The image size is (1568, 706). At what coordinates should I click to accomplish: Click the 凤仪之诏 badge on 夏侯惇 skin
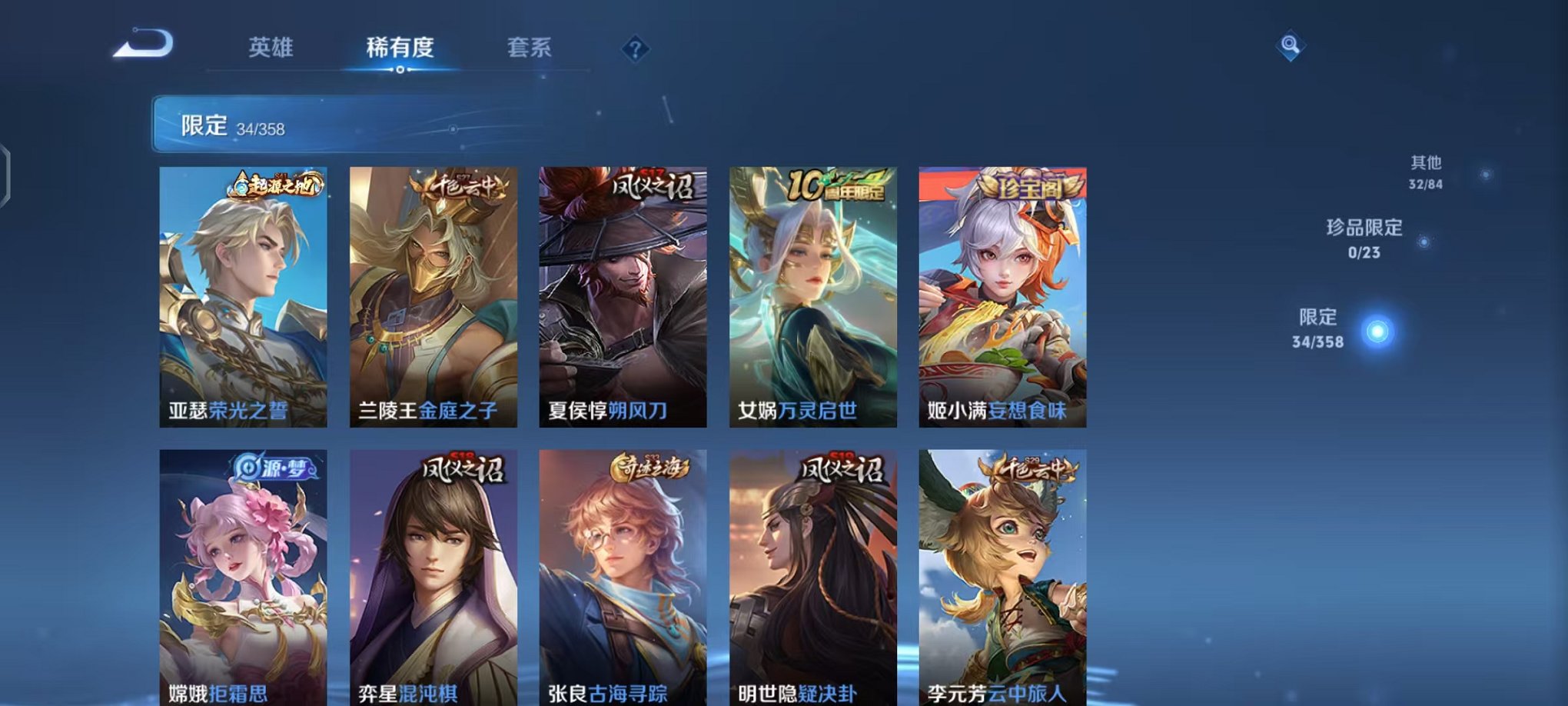click(653, 185)
